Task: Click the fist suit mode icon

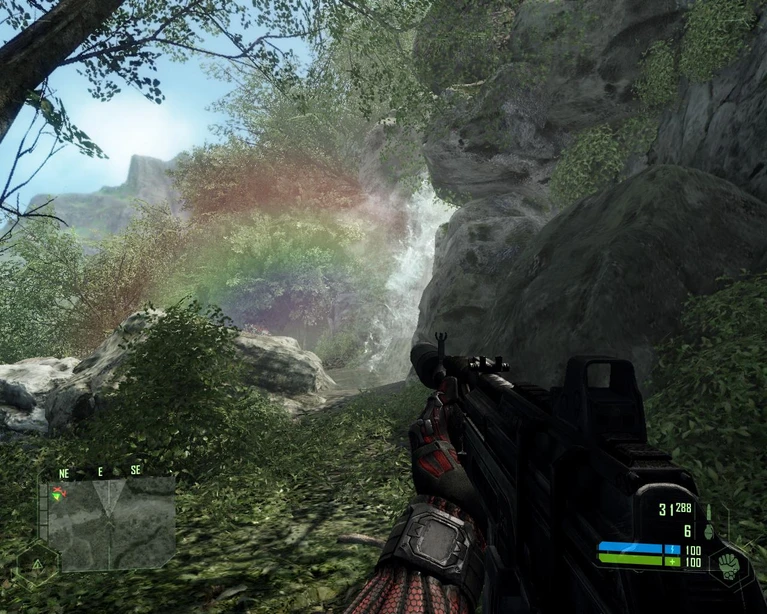Action: (727, 562)
